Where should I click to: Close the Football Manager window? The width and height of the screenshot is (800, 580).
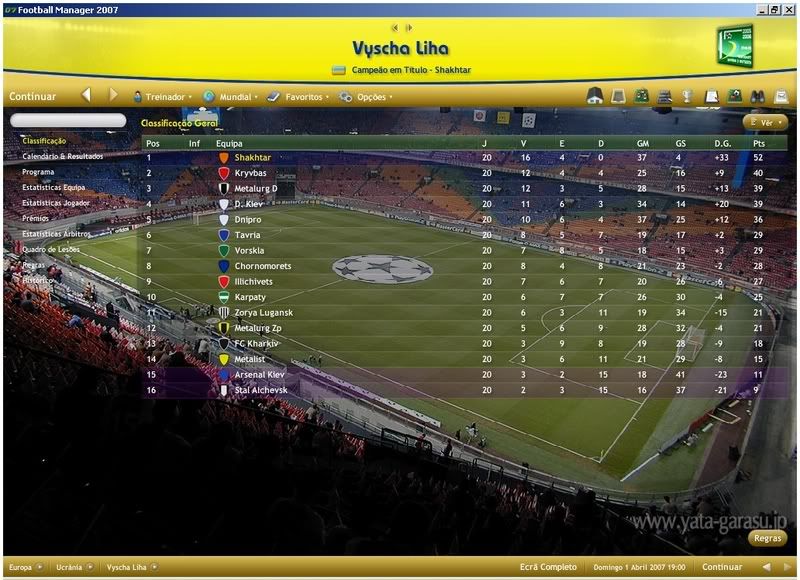click(x=789, y=8)
